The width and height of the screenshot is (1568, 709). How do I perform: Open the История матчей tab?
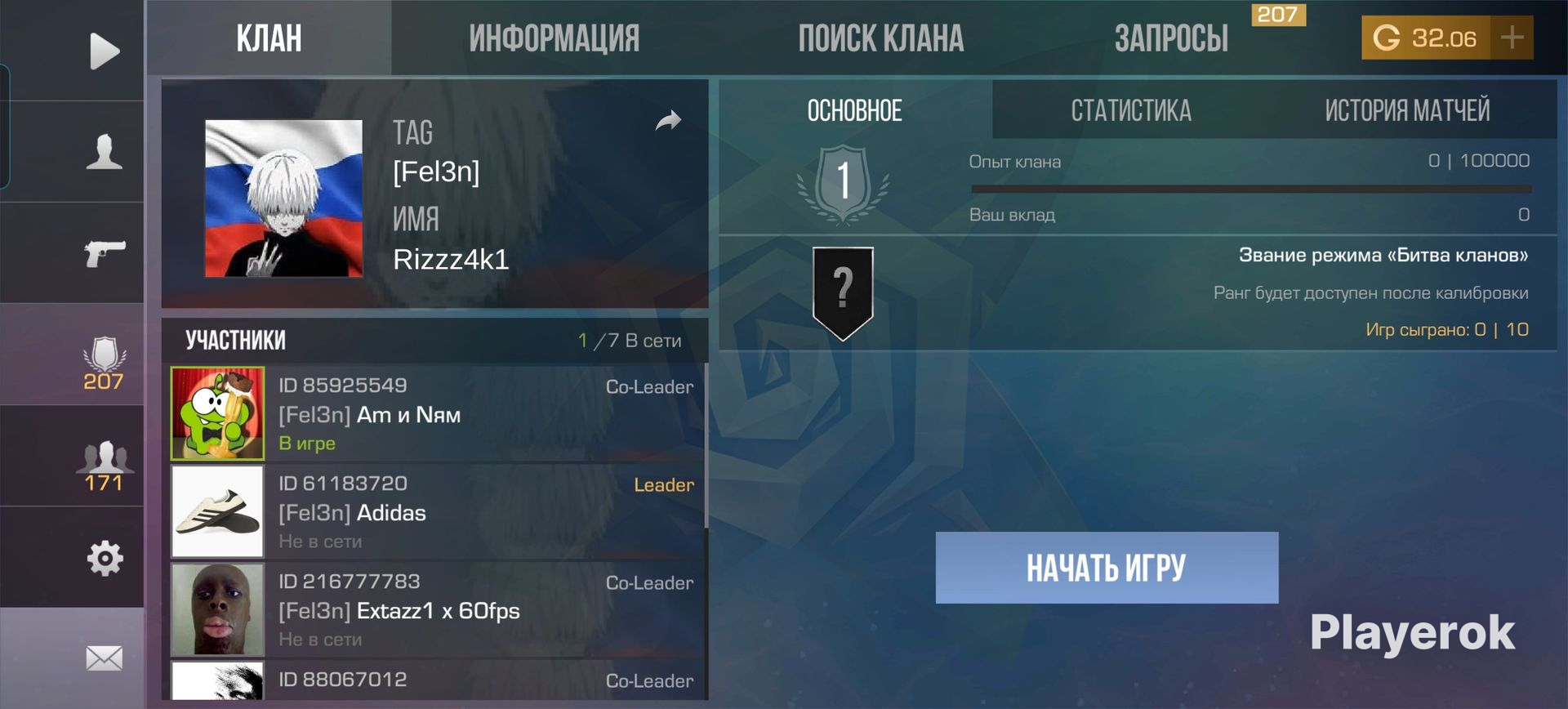[1406, 110]
